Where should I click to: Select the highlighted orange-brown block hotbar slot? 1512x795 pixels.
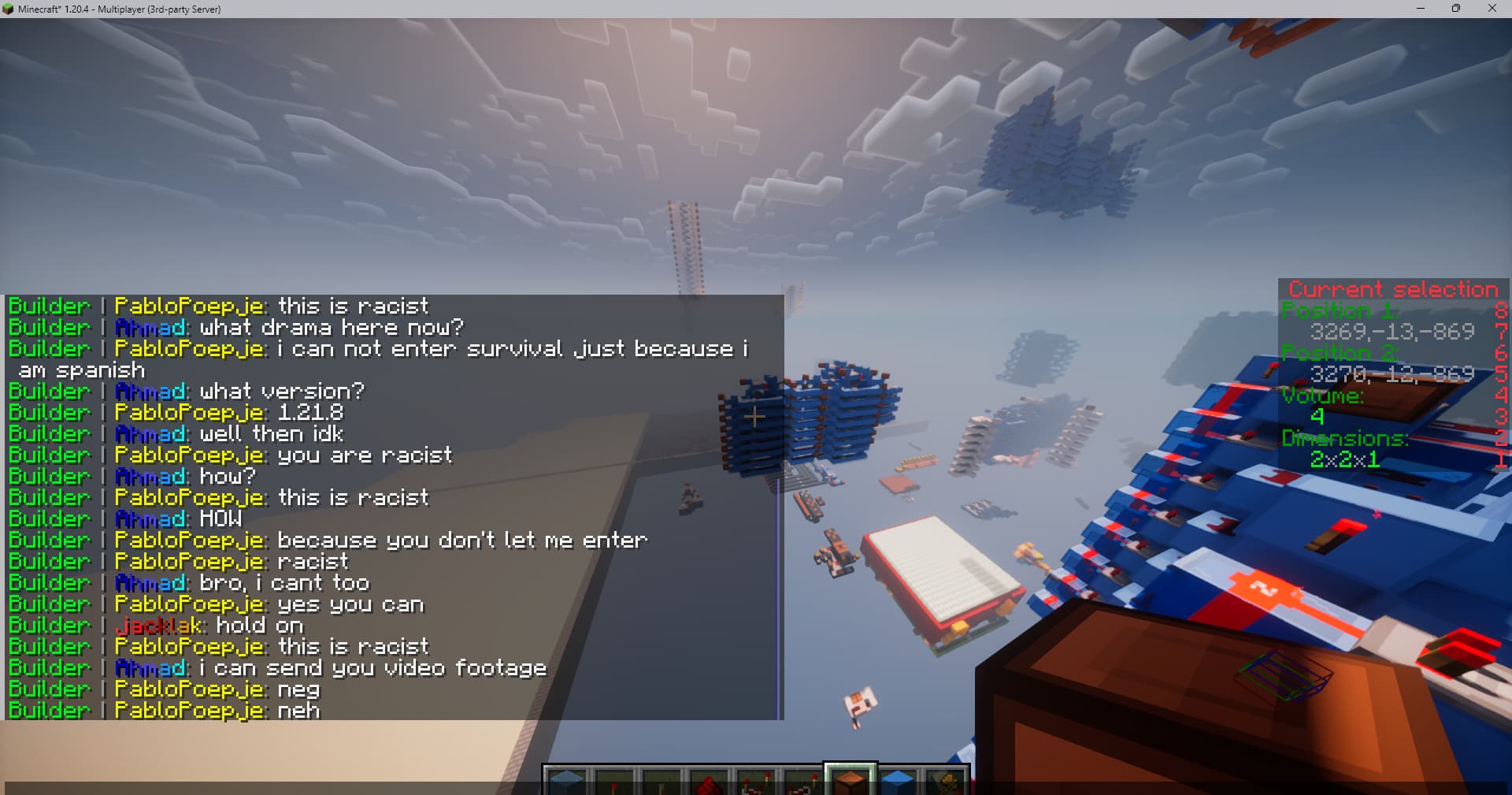click(850, 782)
